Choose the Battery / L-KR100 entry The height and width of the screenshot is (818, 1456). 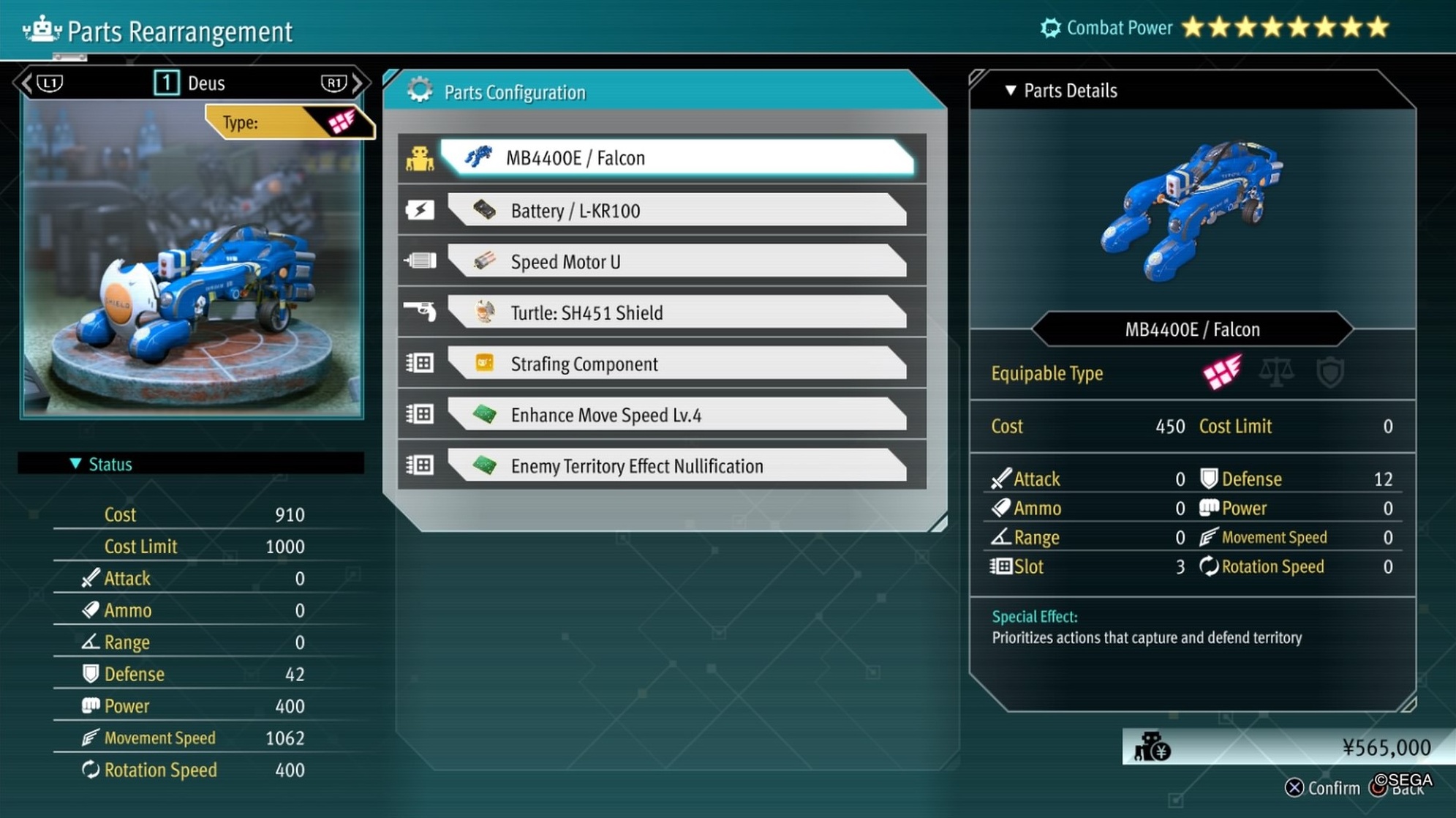click(676, 211)
